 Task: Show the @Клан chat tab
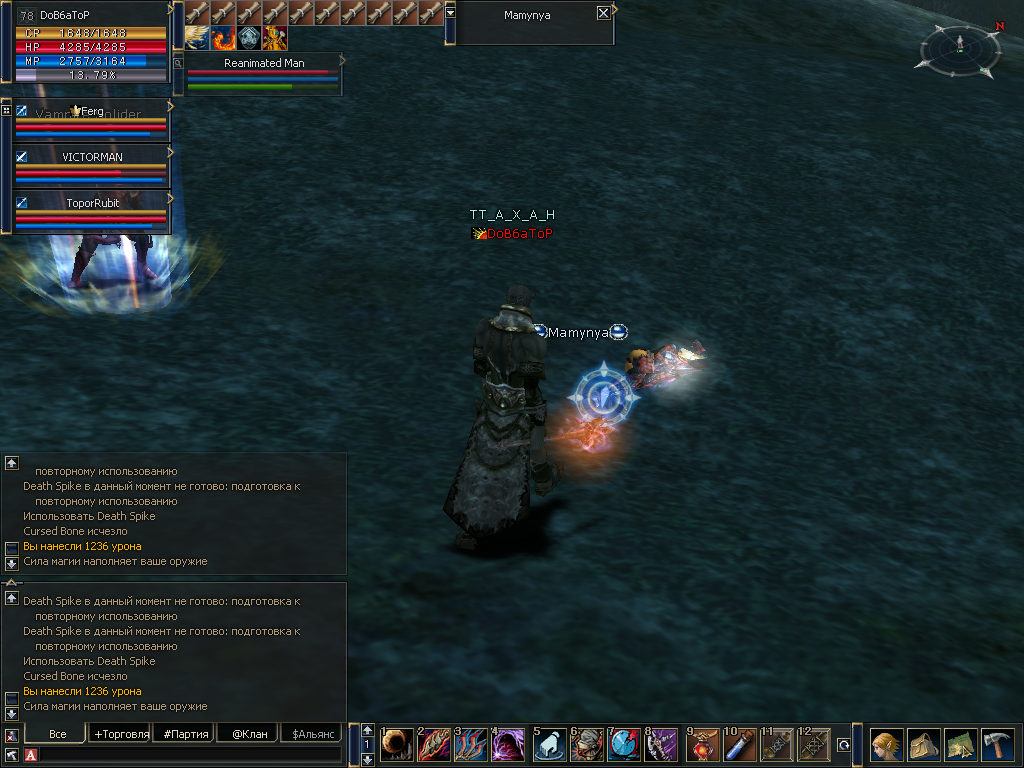tap(249, 734)
